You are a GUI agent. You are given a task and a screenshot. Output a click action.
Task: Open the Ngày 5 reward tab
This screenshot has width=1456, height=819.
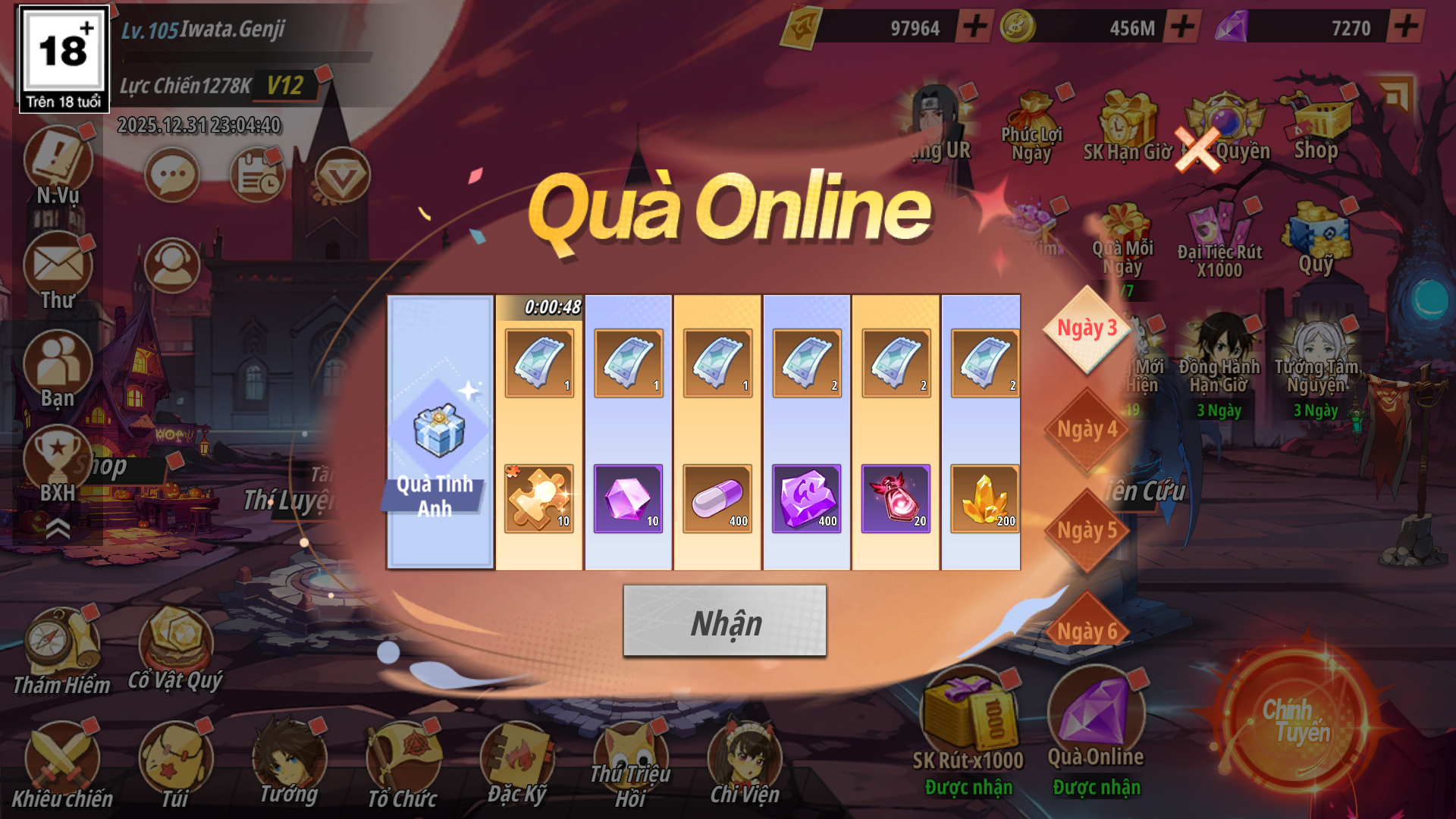click(1087, 531)
